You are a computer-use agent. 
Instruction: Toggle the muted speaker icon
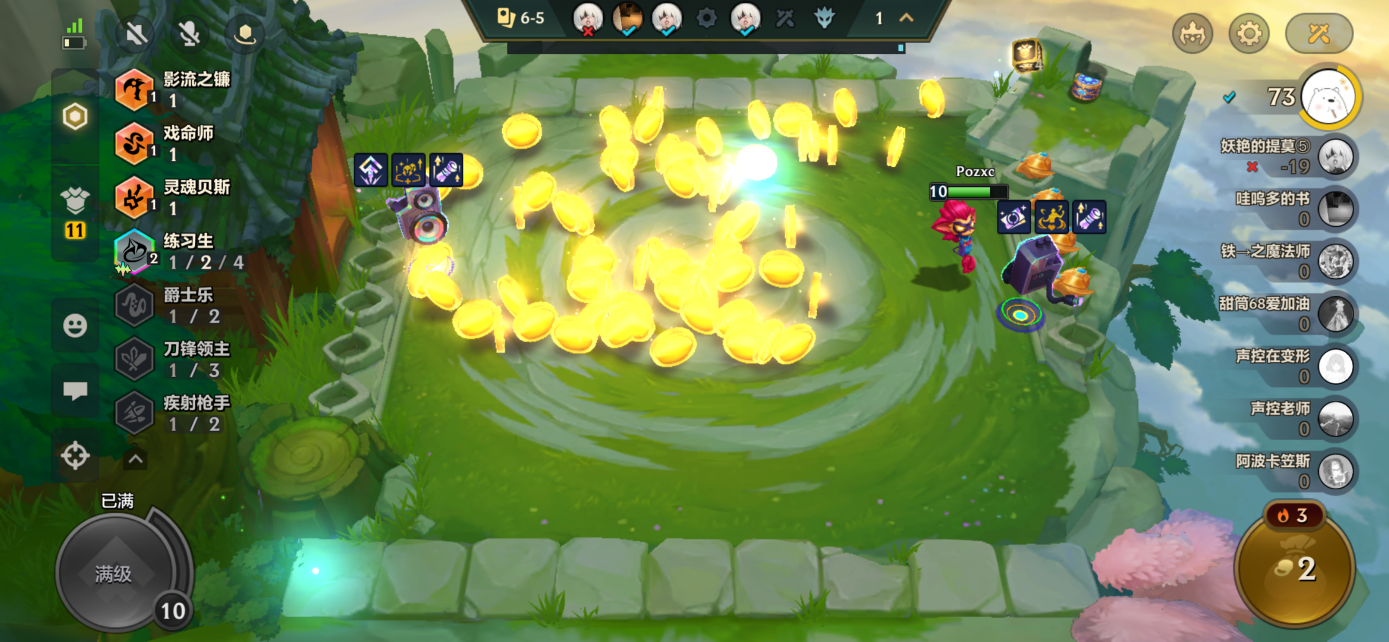click(136, 35)
